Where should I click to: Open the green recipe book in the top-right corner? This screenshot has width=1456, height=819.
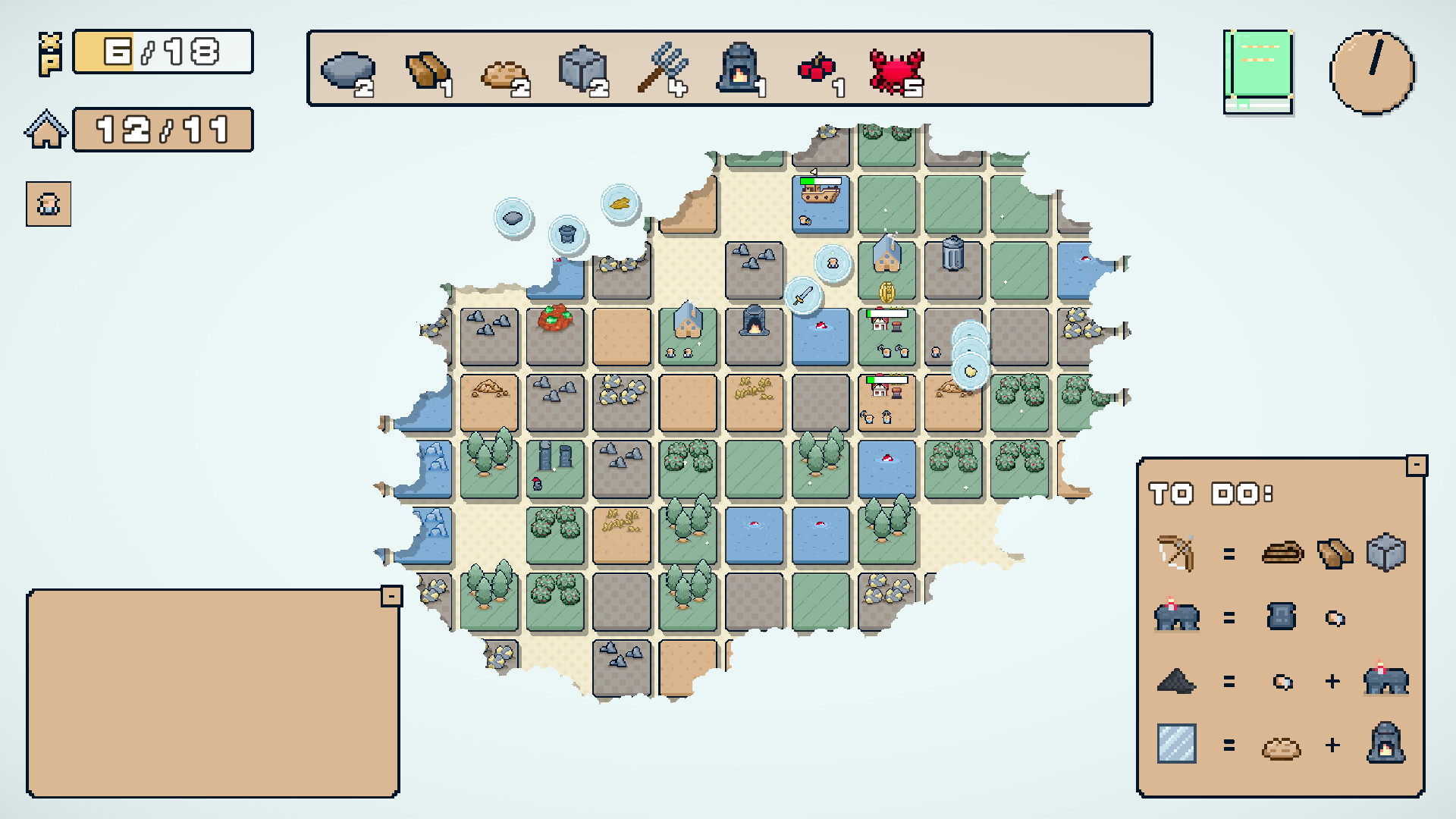(x=1258, y=70)
